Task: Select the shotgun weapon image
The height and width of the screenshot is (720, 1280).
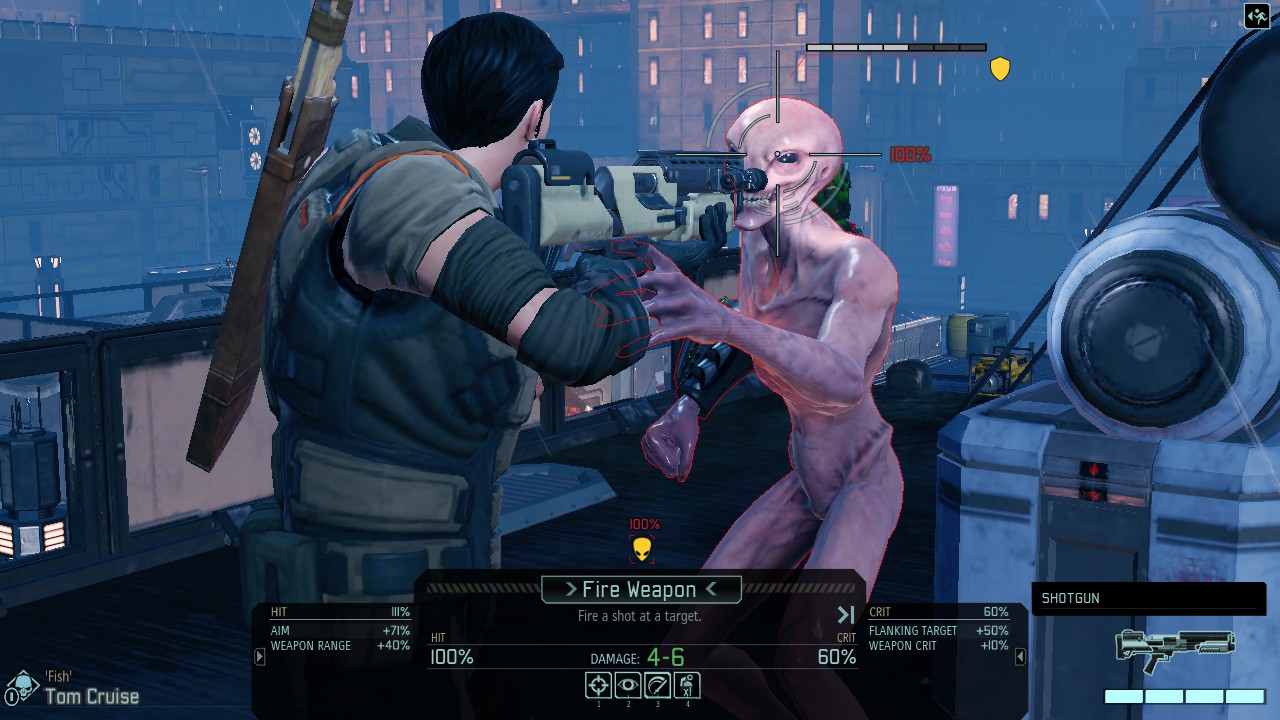Action: (1175, 648)
